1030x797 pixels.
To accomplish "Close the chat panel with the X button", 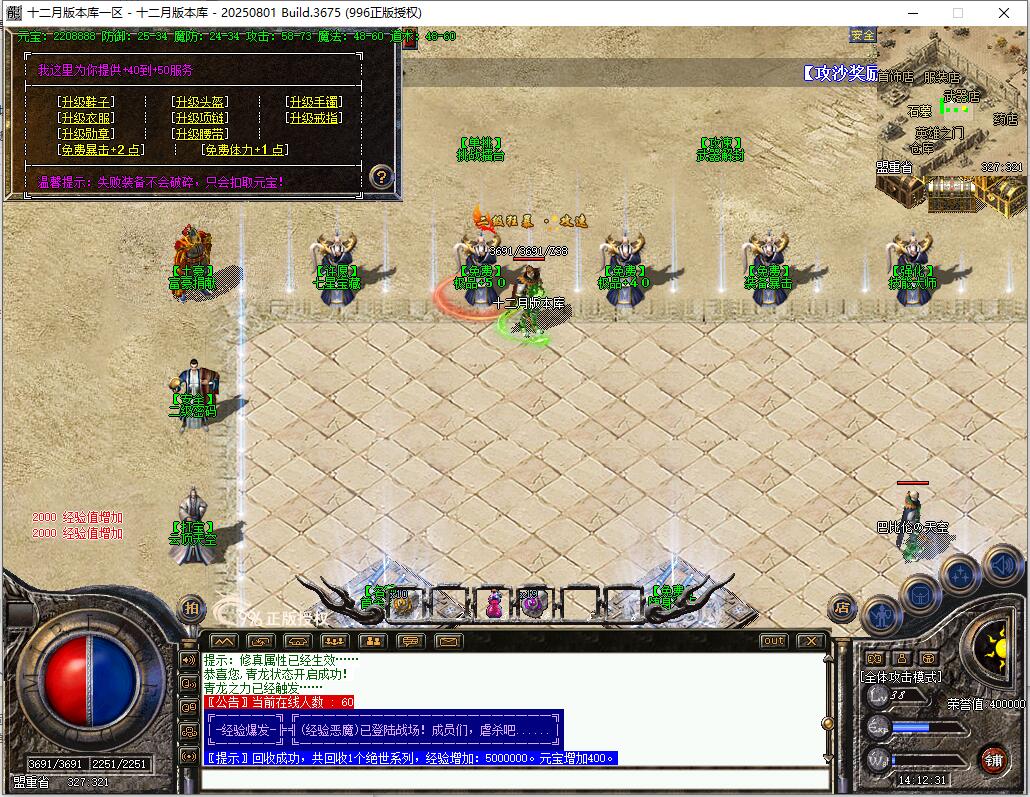I will click(x=810, y=641).
